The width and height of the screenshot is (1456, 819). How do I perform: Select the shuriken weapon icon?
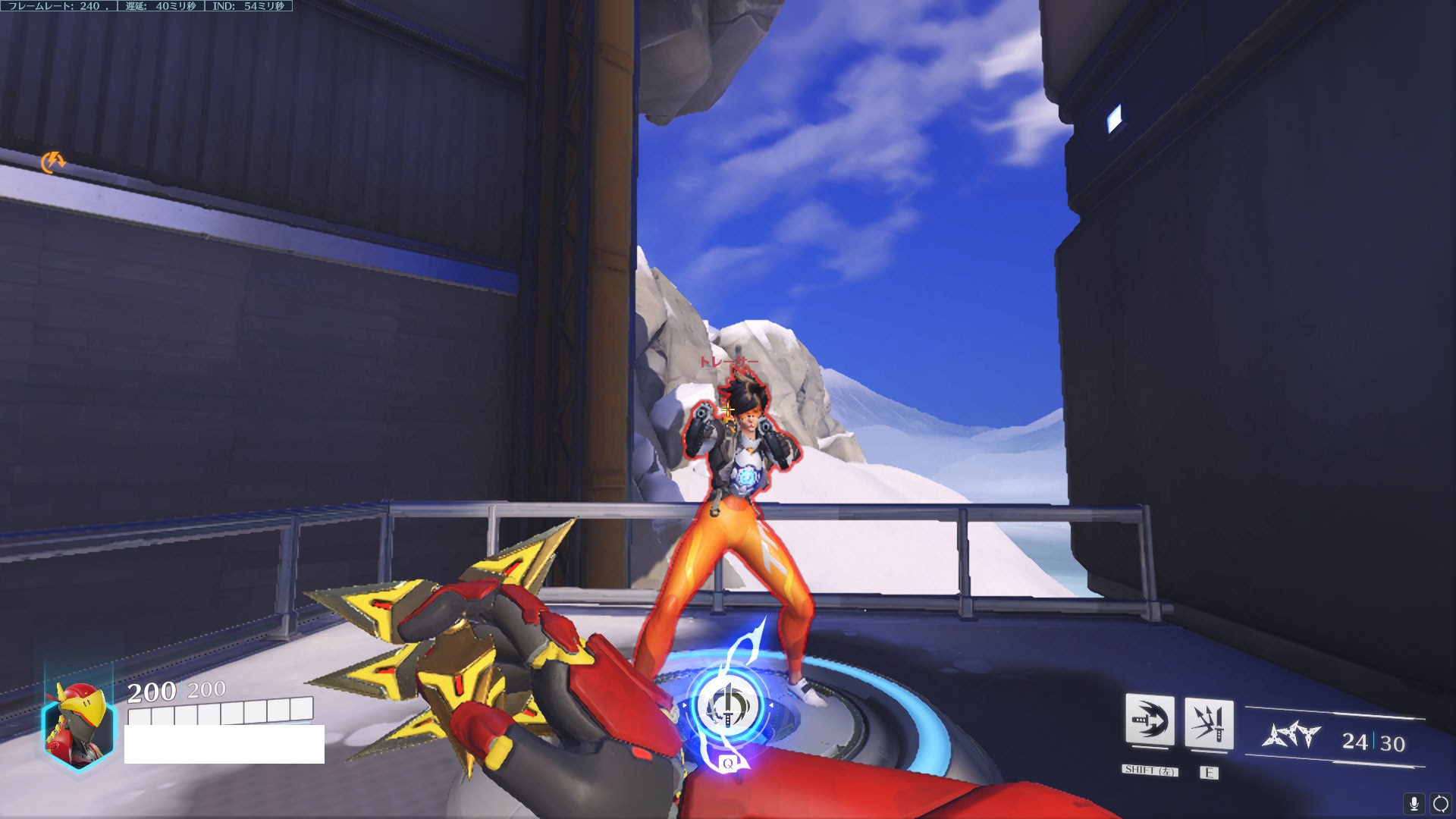[x=1291, y=735]
